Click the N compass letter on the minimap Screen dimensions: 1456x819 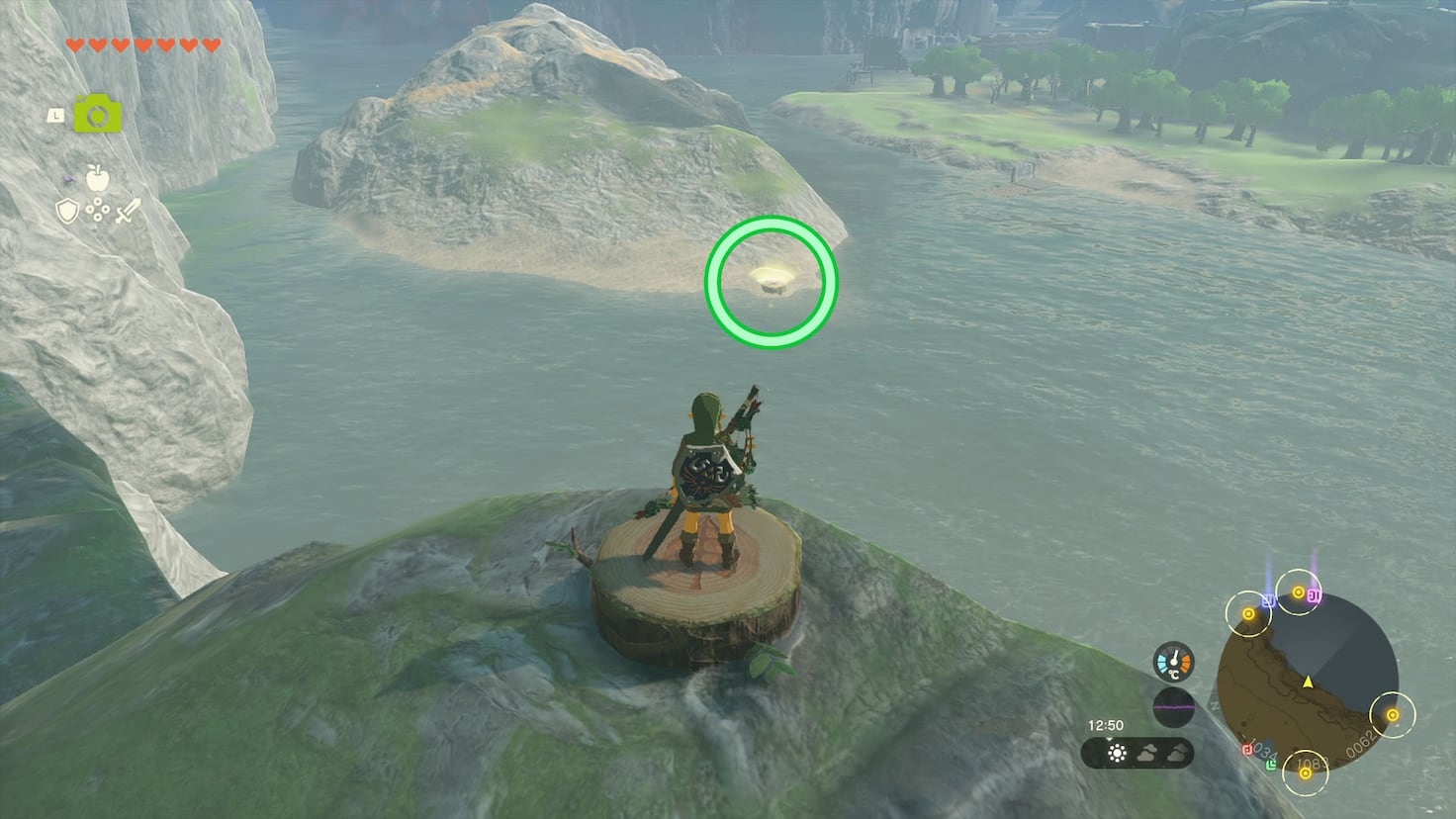point(1214,705)
